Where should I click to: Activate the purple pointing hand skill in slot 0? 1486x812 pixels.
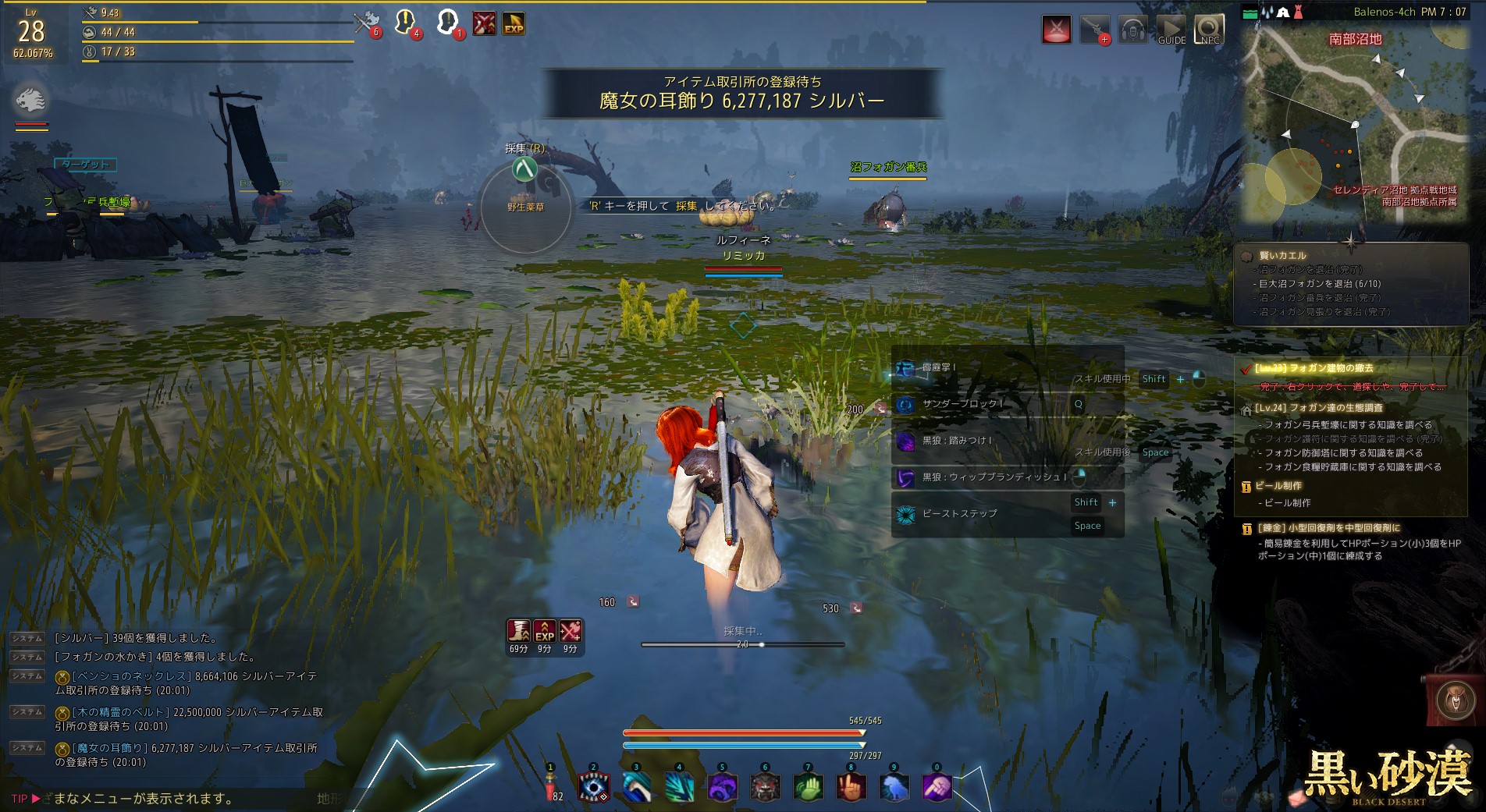click(937, 786)
